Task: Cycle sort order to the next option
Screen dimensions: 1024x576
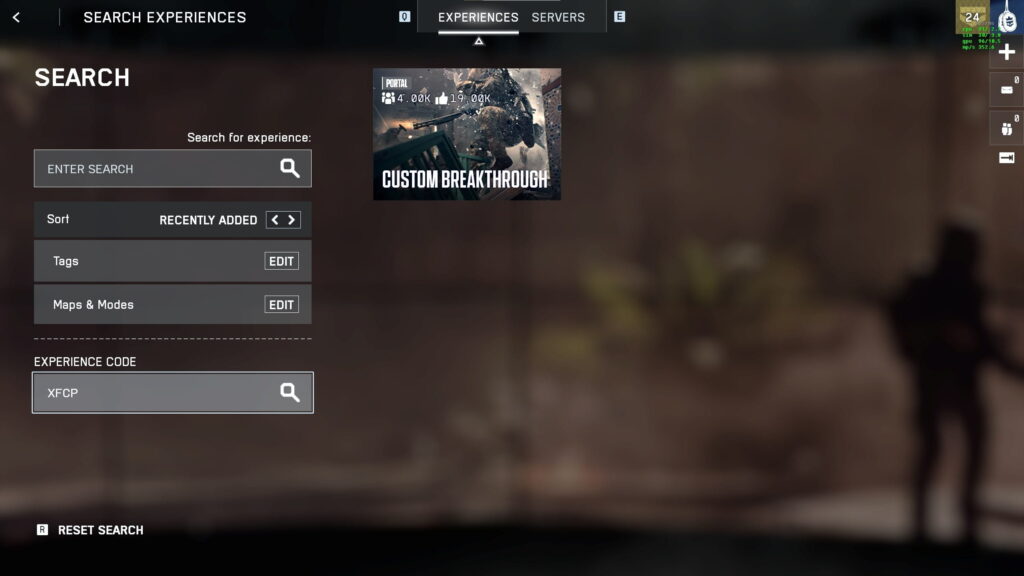Action: (291, 220)
